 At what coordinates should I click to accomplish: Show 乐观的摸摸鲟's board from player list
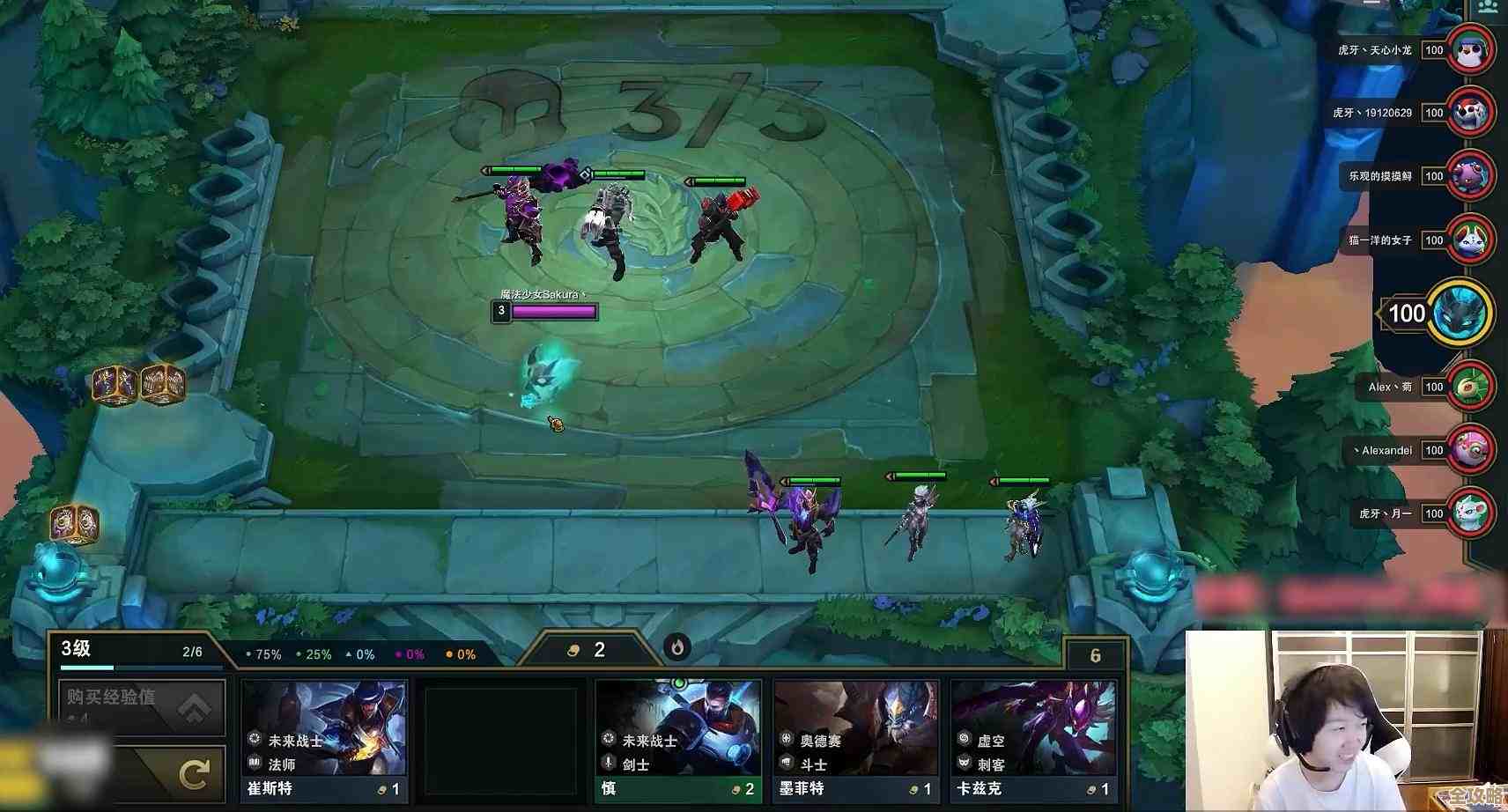pos(1470,176)
